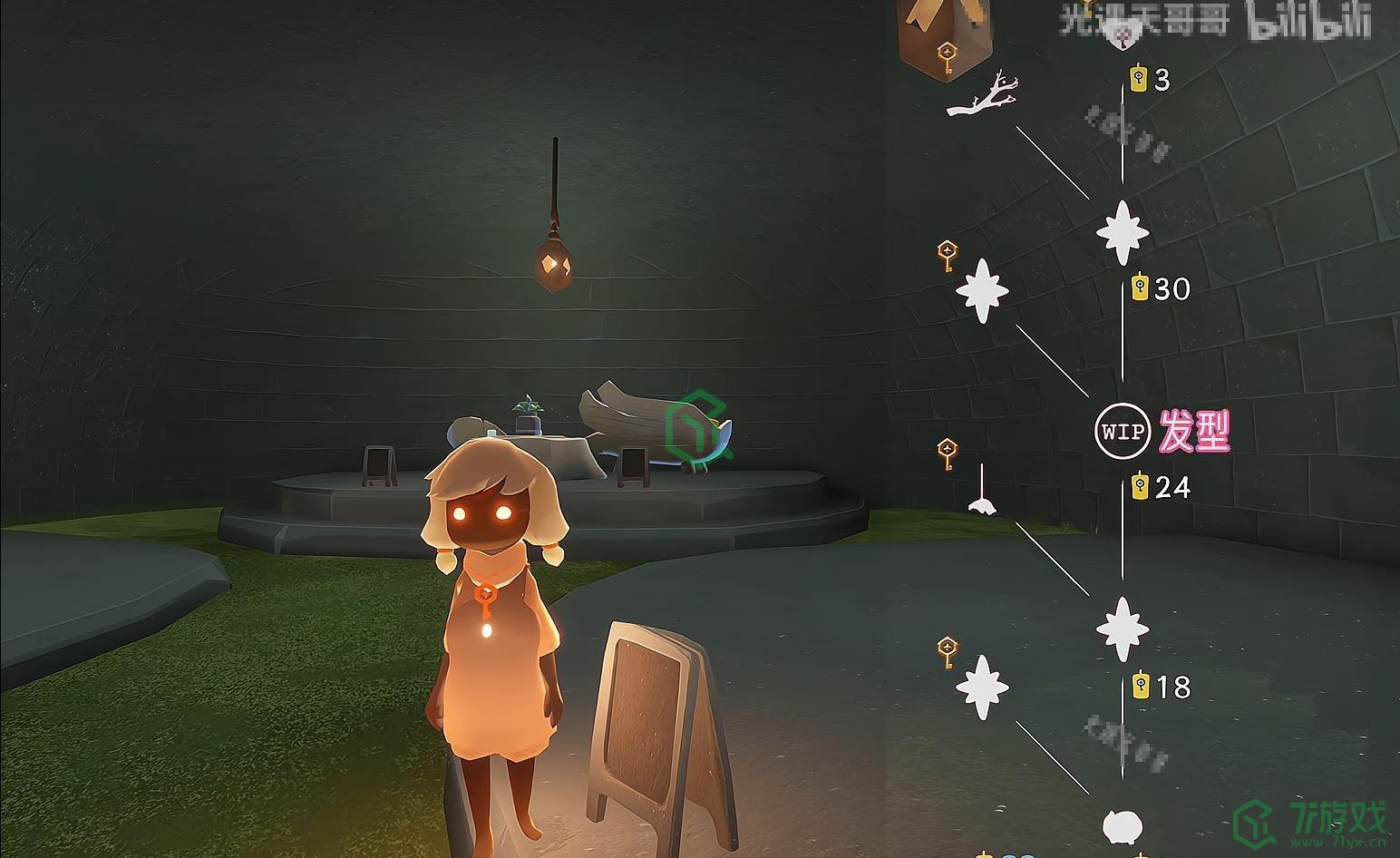
Task: Select the WIP hairstyle node
Action: [1122, 430]
